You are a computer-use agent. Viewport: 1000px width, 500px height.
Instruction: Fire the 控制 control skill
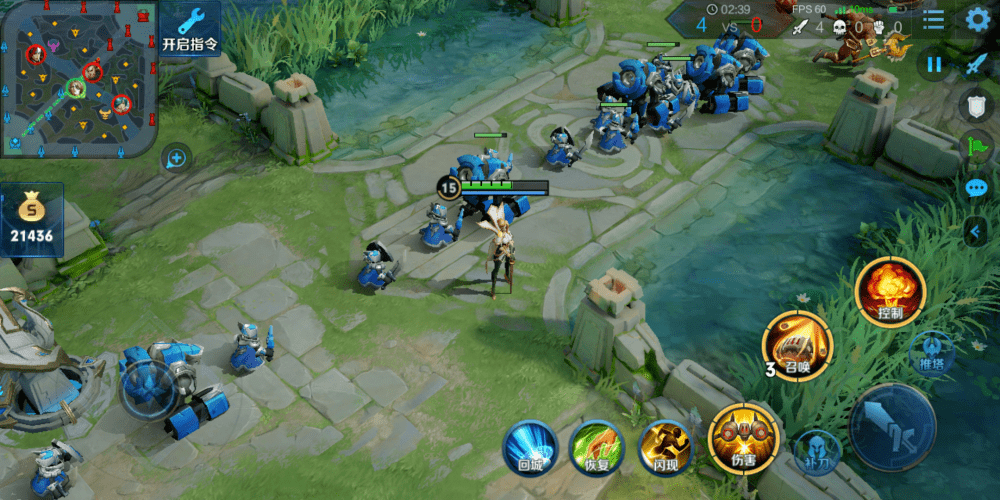click(x=890, y=291)
